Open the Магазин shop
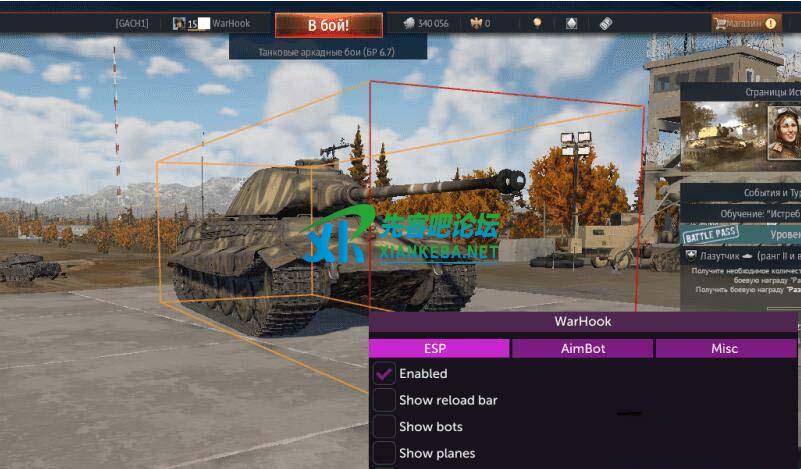This screenshot has width=801, height=469. pyautogui.click(x=746, y=23)
